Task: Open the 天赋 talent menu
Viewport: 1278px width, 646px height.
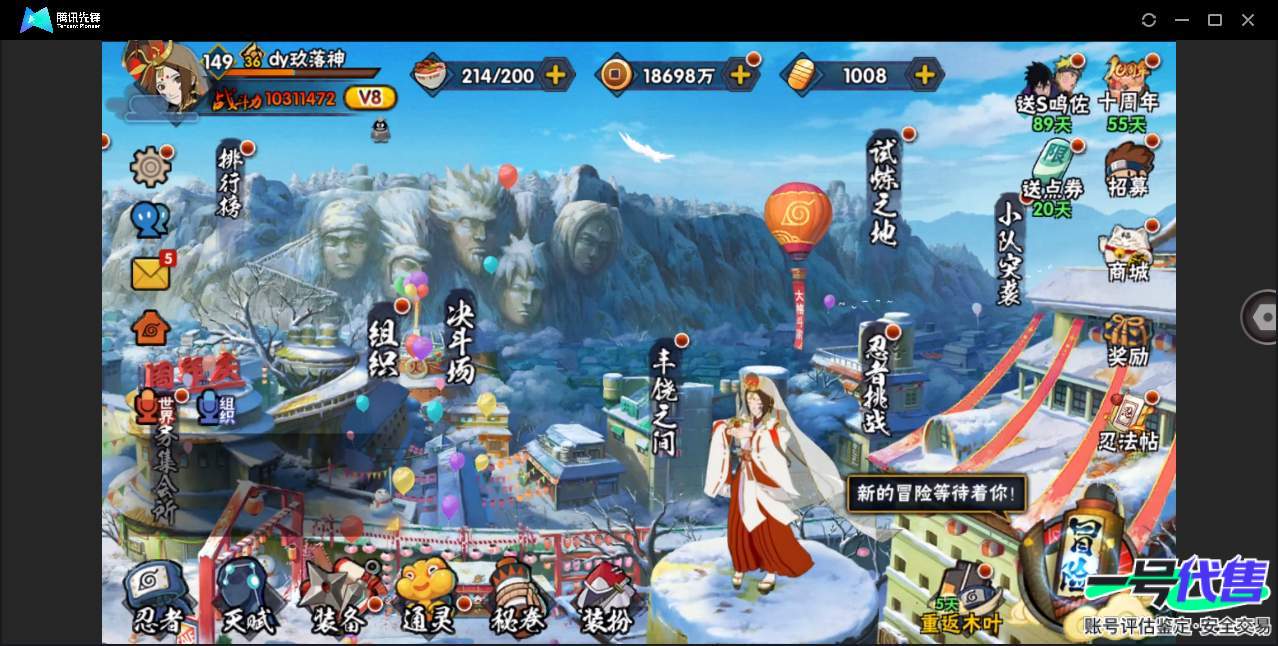Action: (247, 600)
